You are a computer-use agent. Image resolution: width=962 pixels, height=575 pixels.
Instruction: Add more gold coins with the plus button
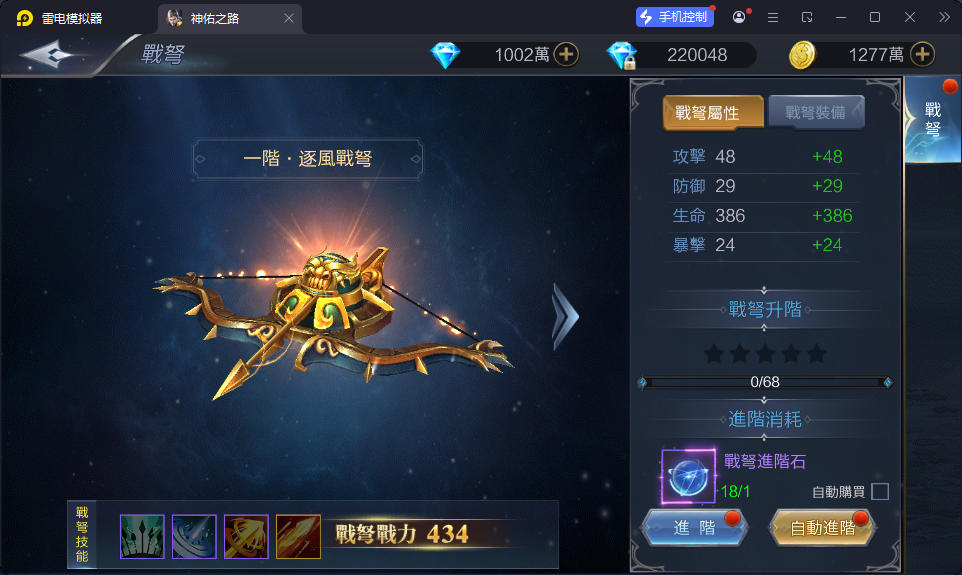[x=922, y=55]
